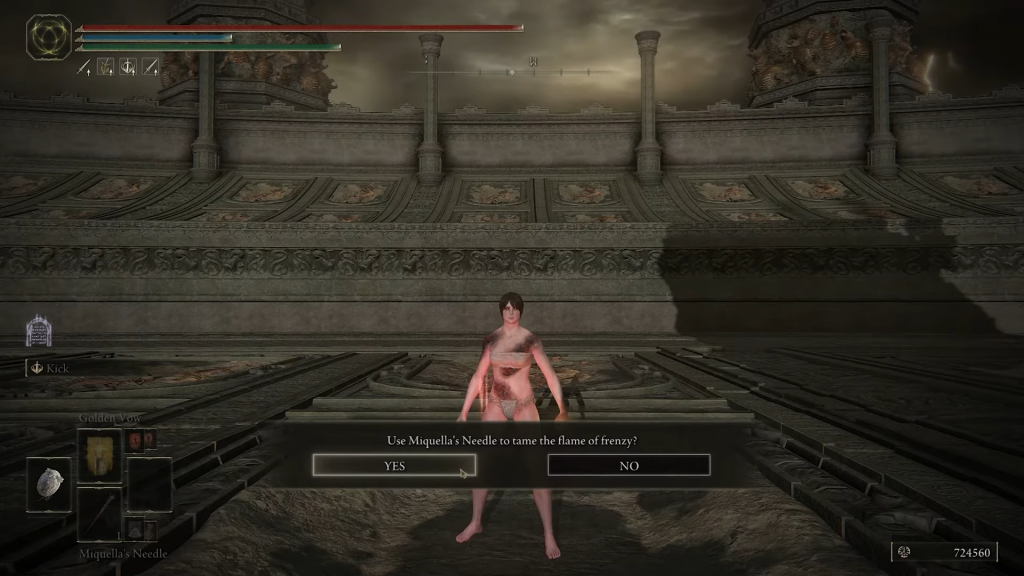This screenshot has height=576, width=1024.
Task: Confirm YES to use Miquella's Needle
Action: (394, 465)
